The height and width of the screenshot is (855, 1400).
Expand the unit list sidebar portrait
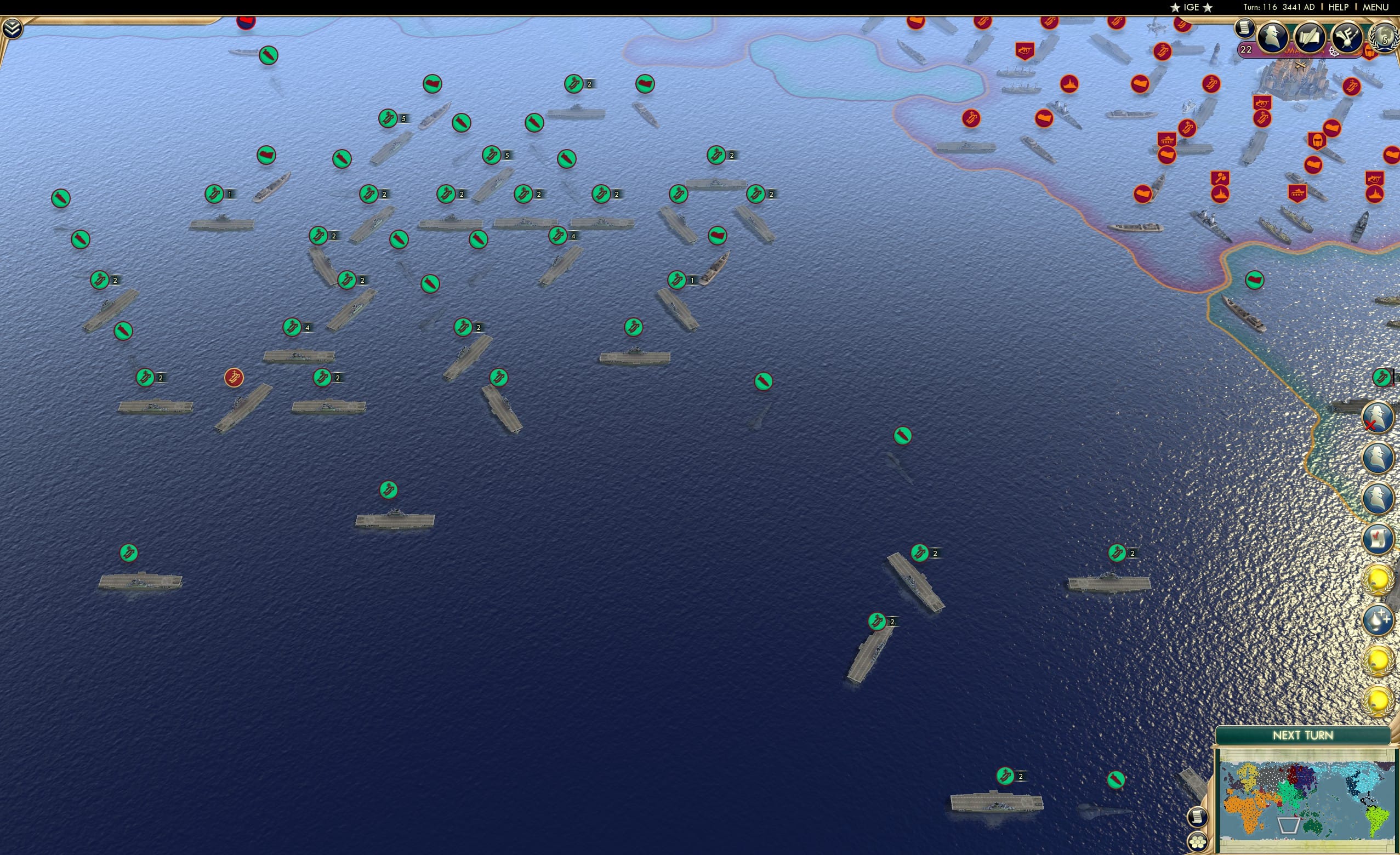pos(1378,457)
